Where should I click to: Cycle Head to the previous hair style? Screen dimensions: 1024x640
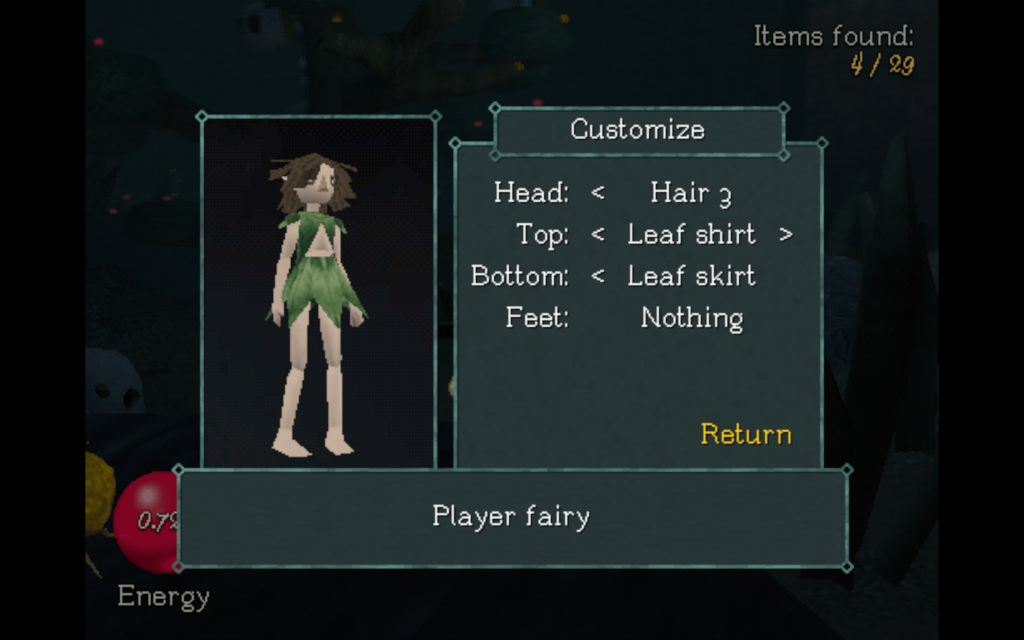click(x=598, y=193)
